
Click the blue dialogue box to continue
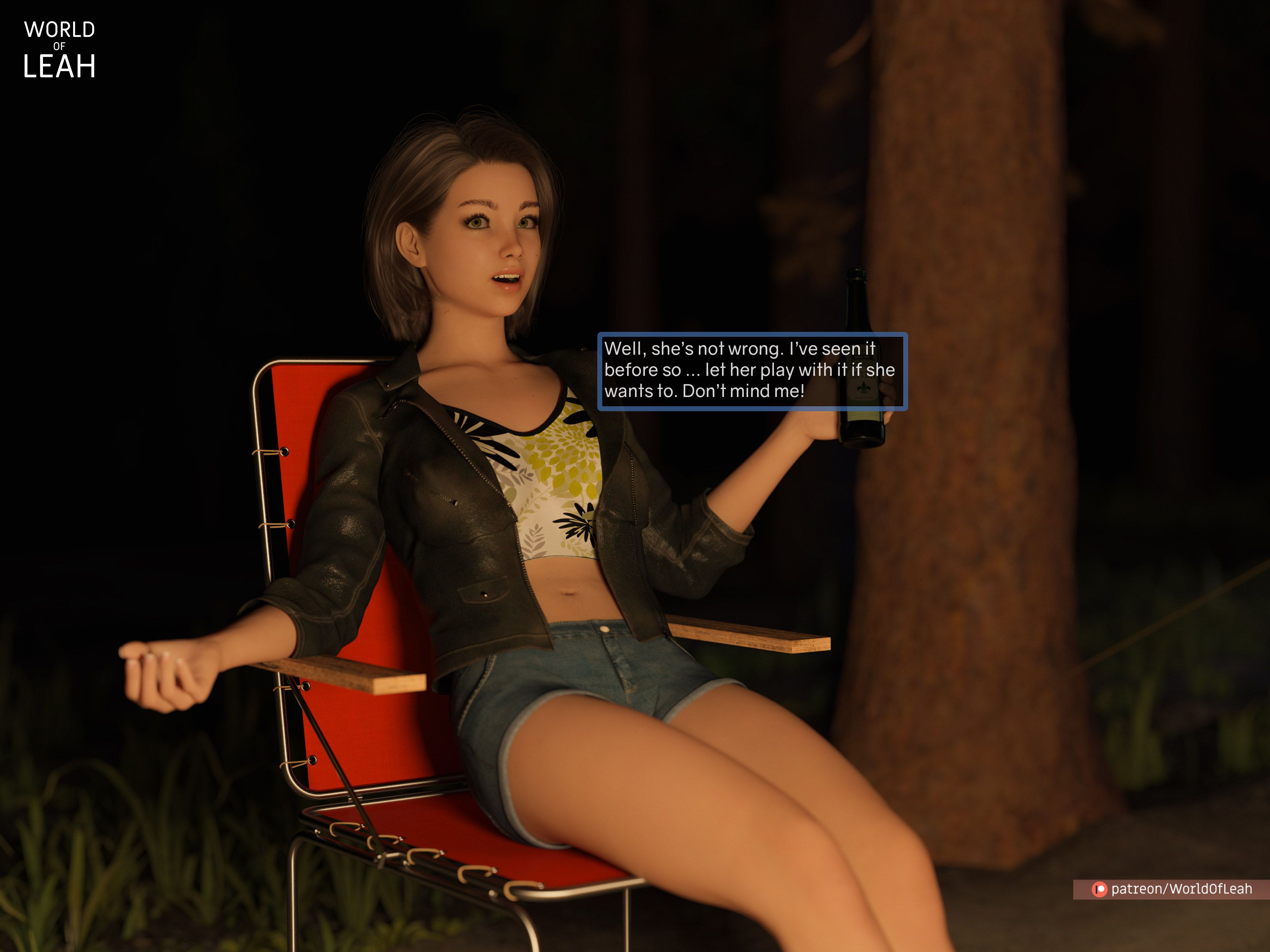[752, 371]
